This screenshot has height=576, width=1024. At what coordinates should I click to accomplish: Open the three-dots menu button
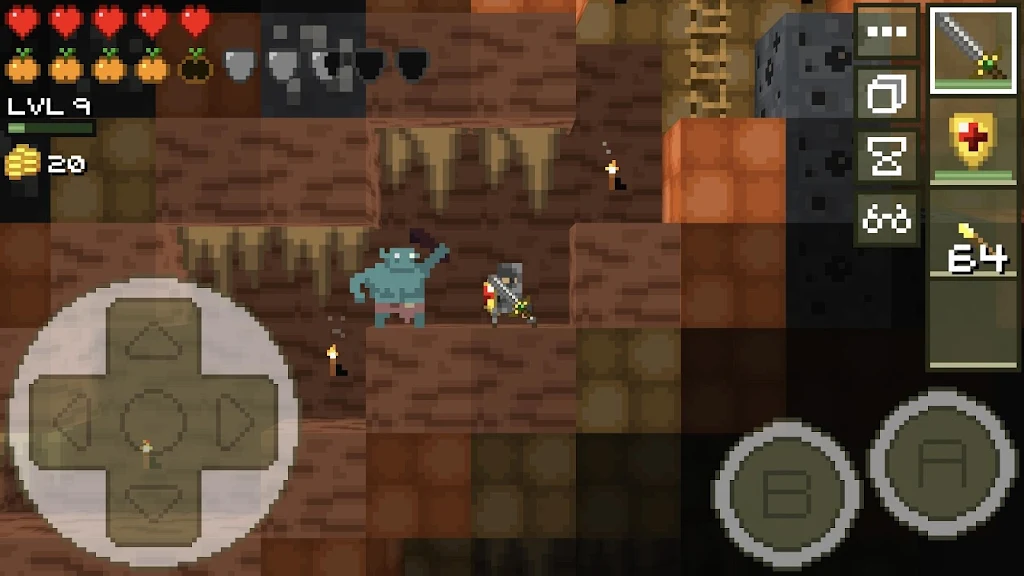[886, 32]
